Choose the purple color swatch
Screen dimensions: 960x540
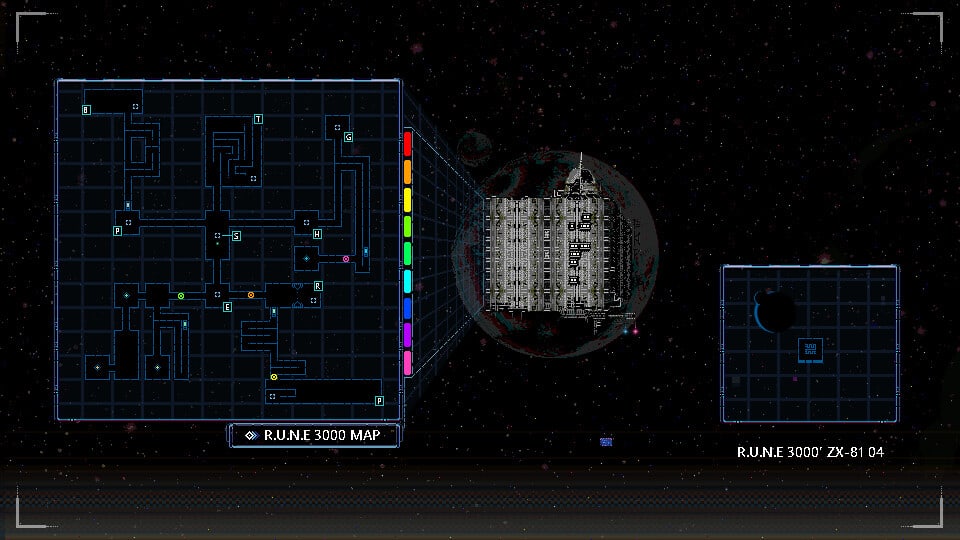(x=407, y=334)
